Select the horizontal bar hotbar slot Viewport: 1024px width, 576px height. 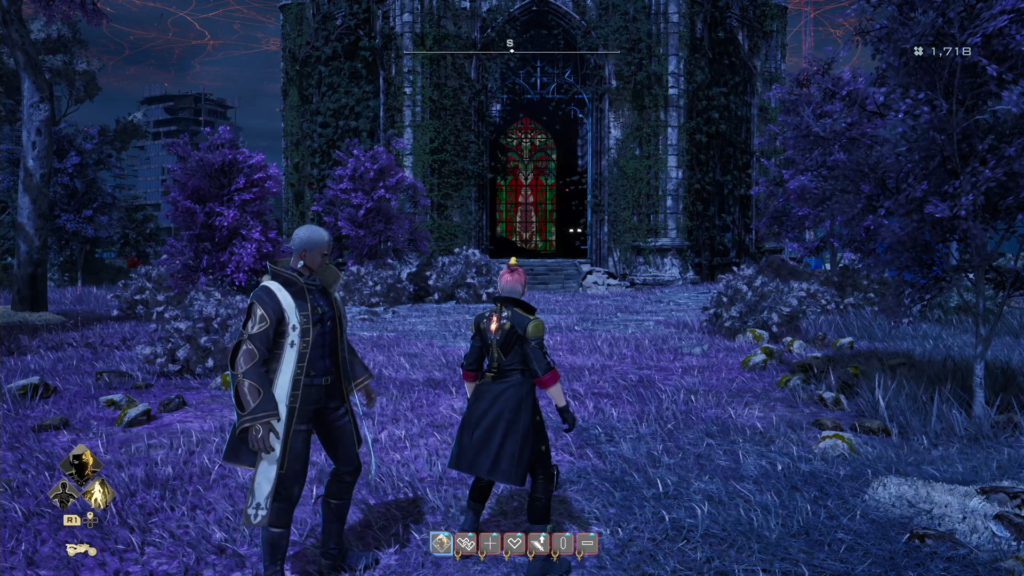(587, 543)
